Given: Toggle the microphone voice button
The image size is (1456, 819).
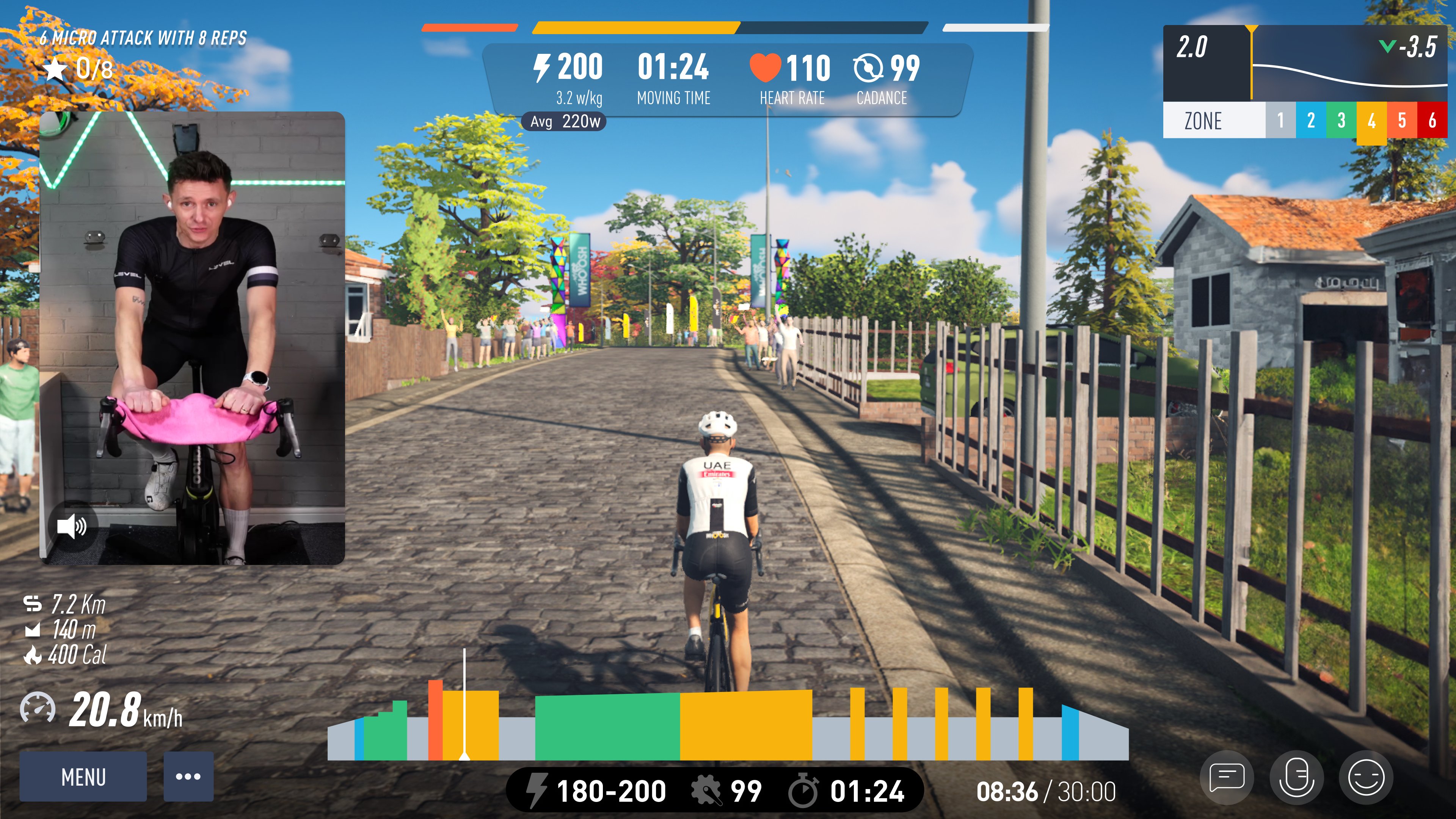Looking at the screenshot, I should 1297,778.
